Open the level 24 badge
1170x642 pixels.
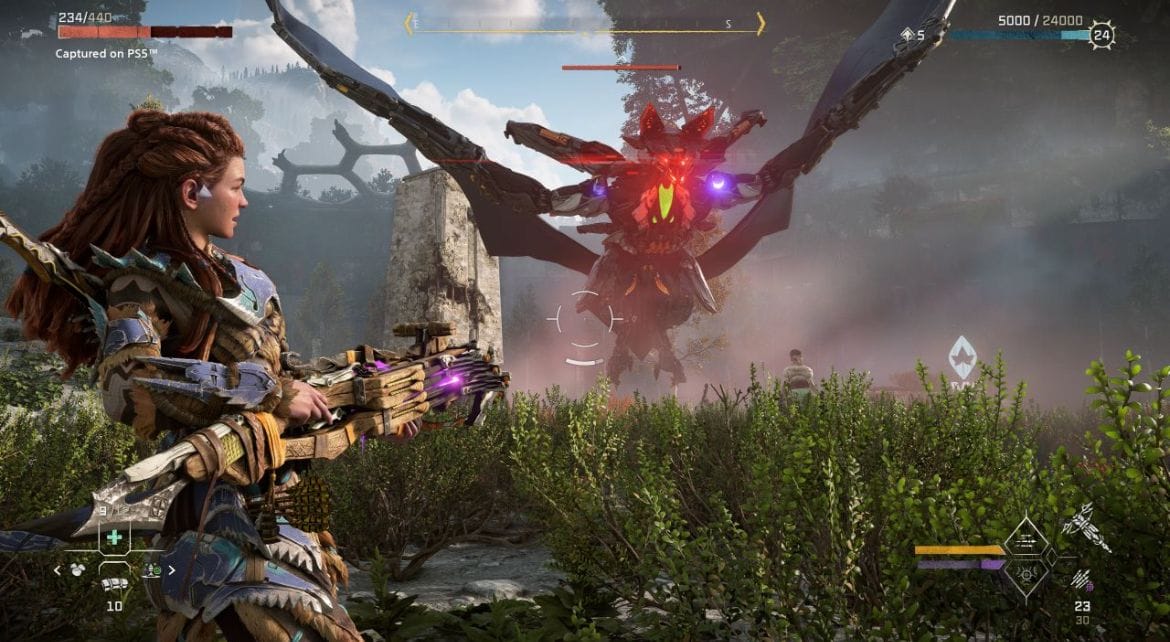[1102, 35]
